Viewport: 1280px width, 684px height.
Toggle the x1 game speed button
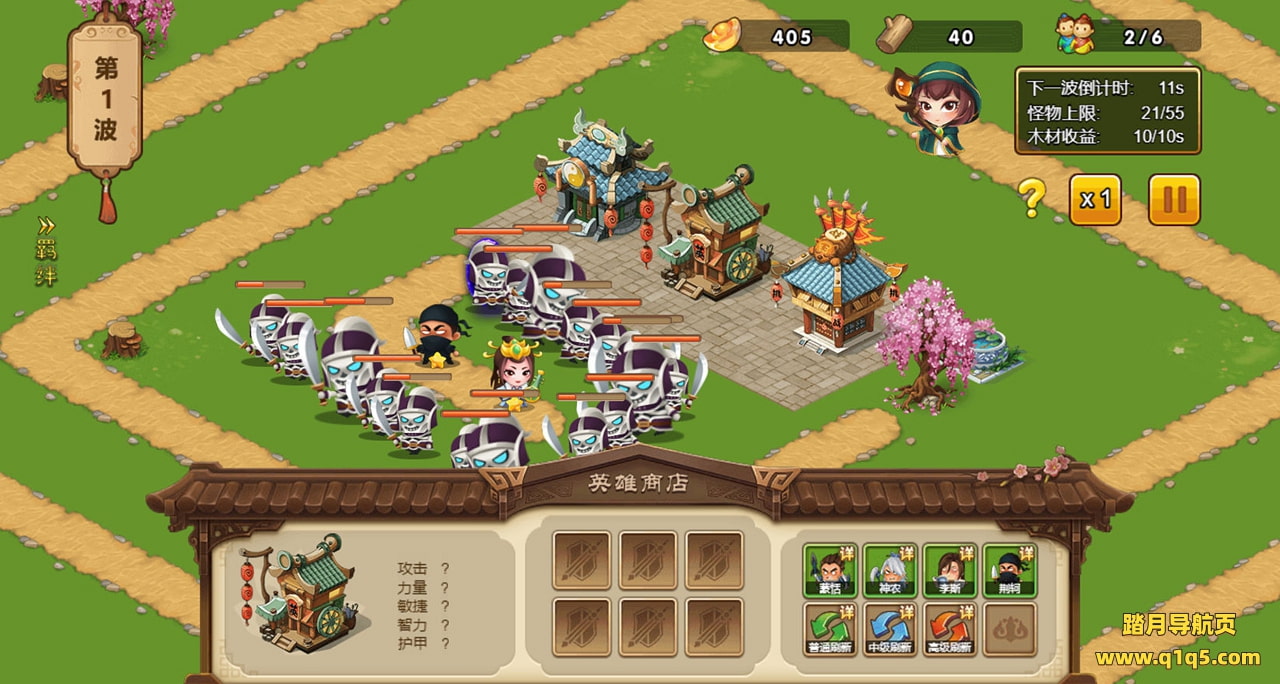pos(1095,200)
